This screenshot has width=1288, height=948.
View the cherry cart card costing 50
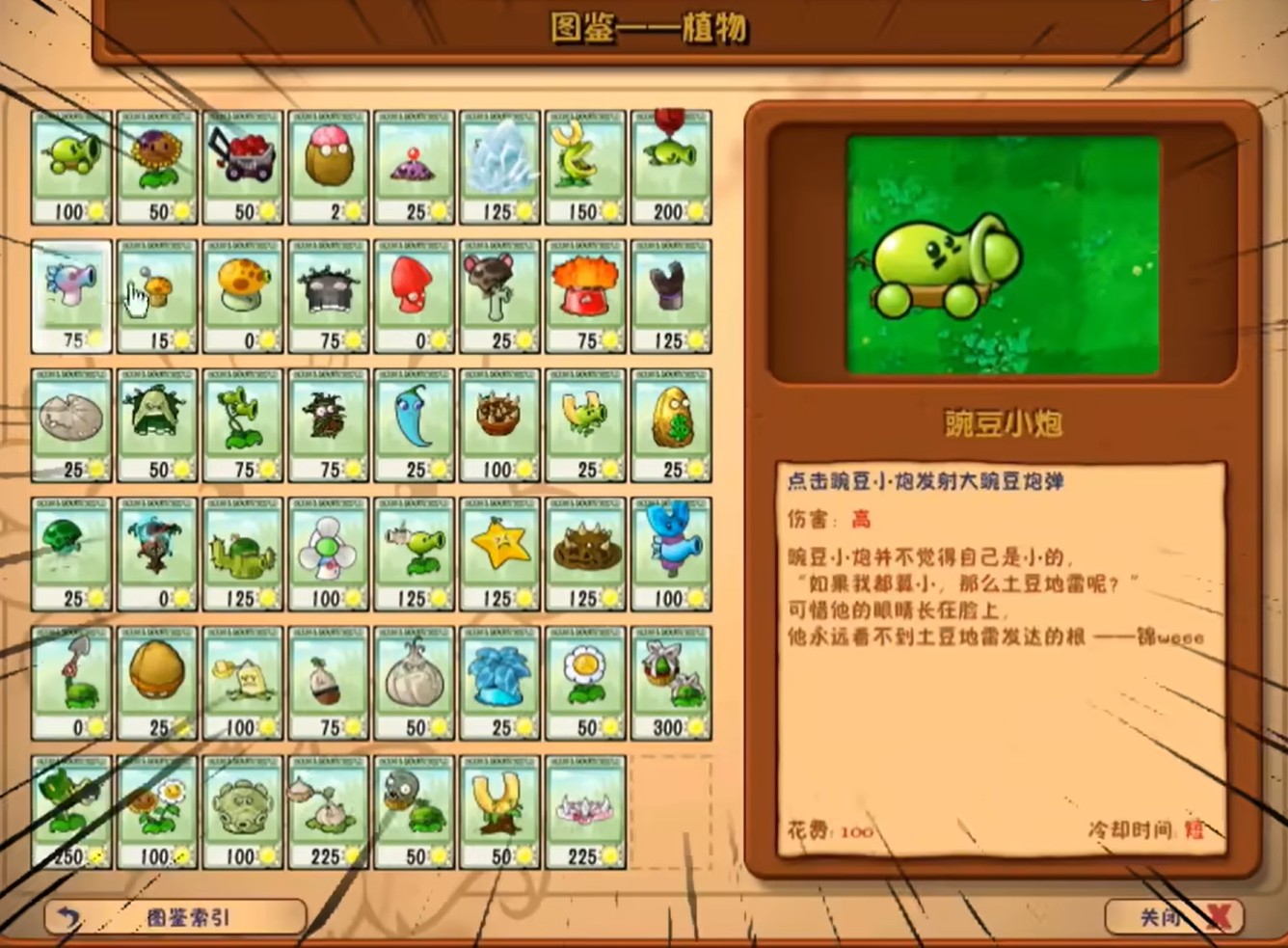tap(242, 164)
